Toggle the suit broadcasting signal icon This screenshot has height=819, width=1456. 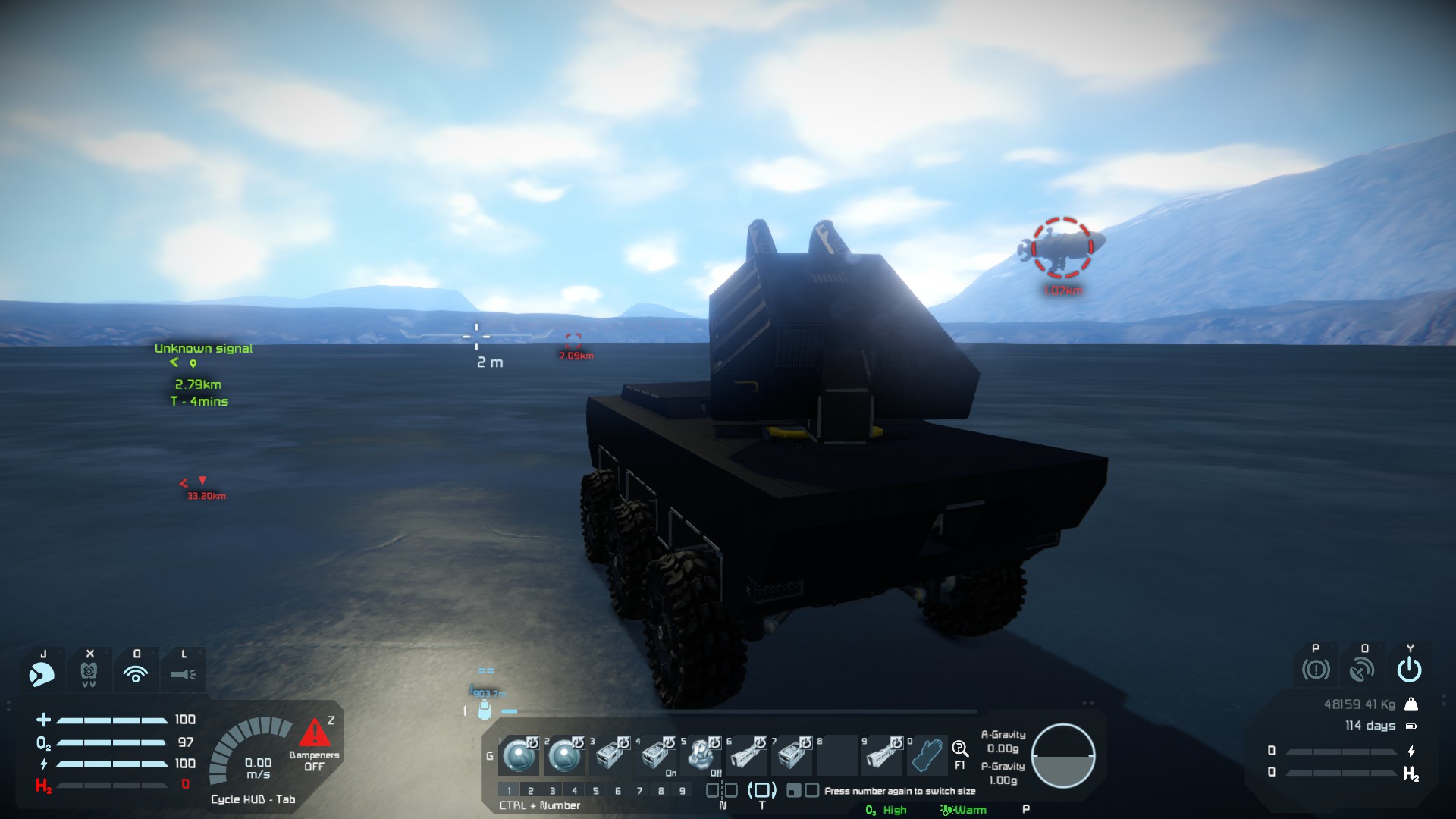tap(136, 673)
